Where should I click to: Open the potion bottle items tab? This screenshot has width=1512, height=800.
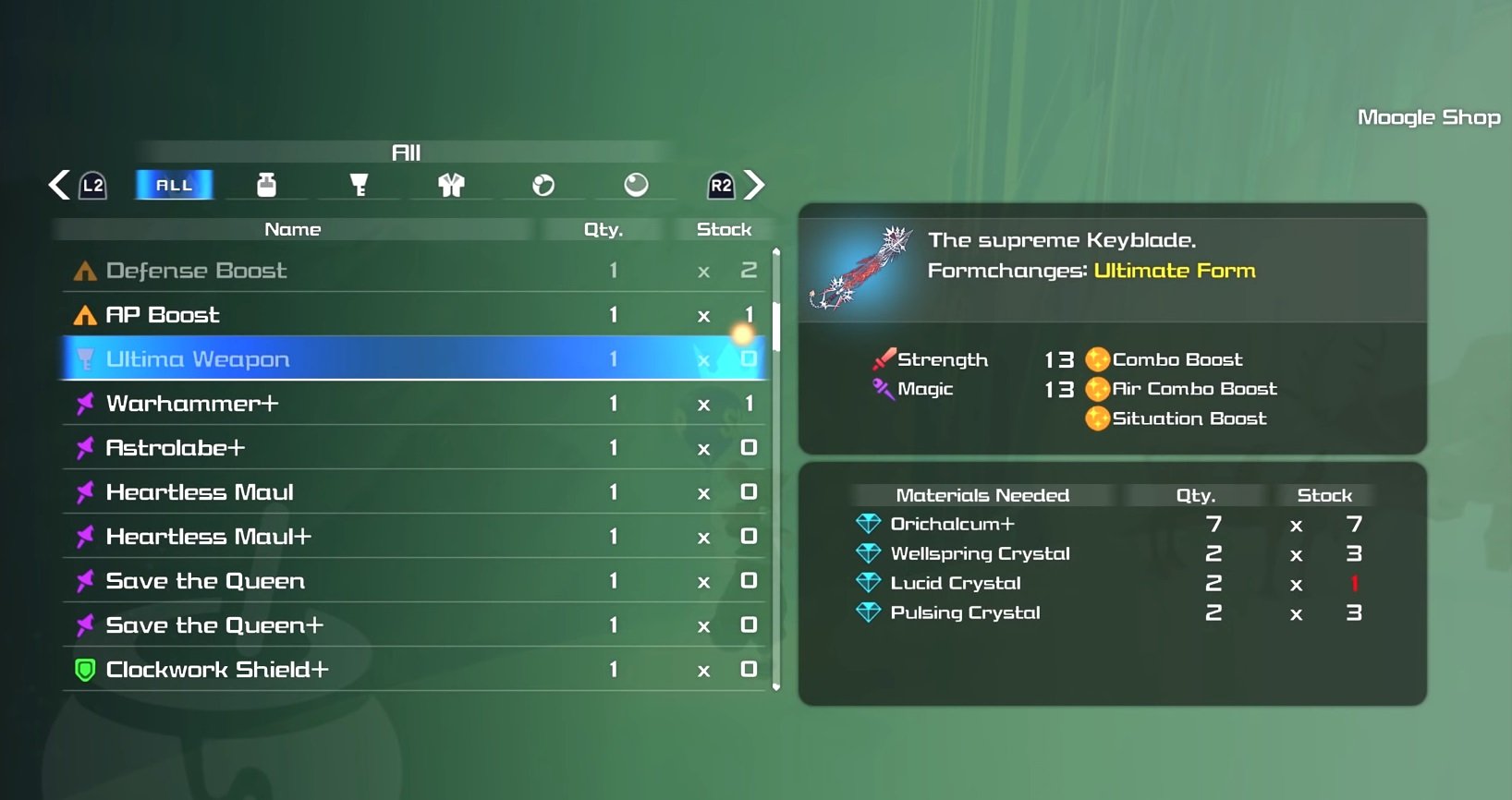click(x=266, y=185)
